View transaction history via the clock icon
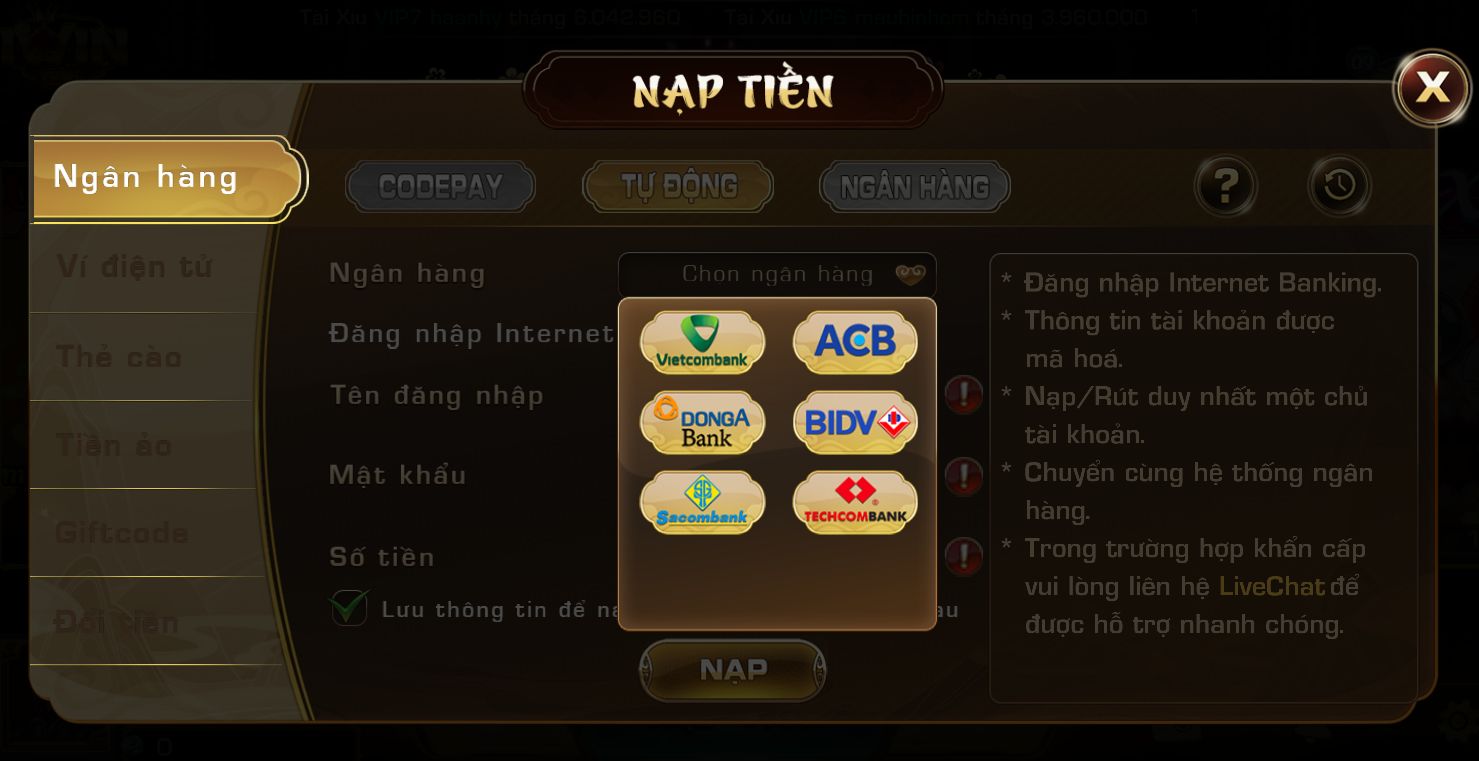The height and width of the screenshot is (761, 1479). click(x=1339, y=186)
